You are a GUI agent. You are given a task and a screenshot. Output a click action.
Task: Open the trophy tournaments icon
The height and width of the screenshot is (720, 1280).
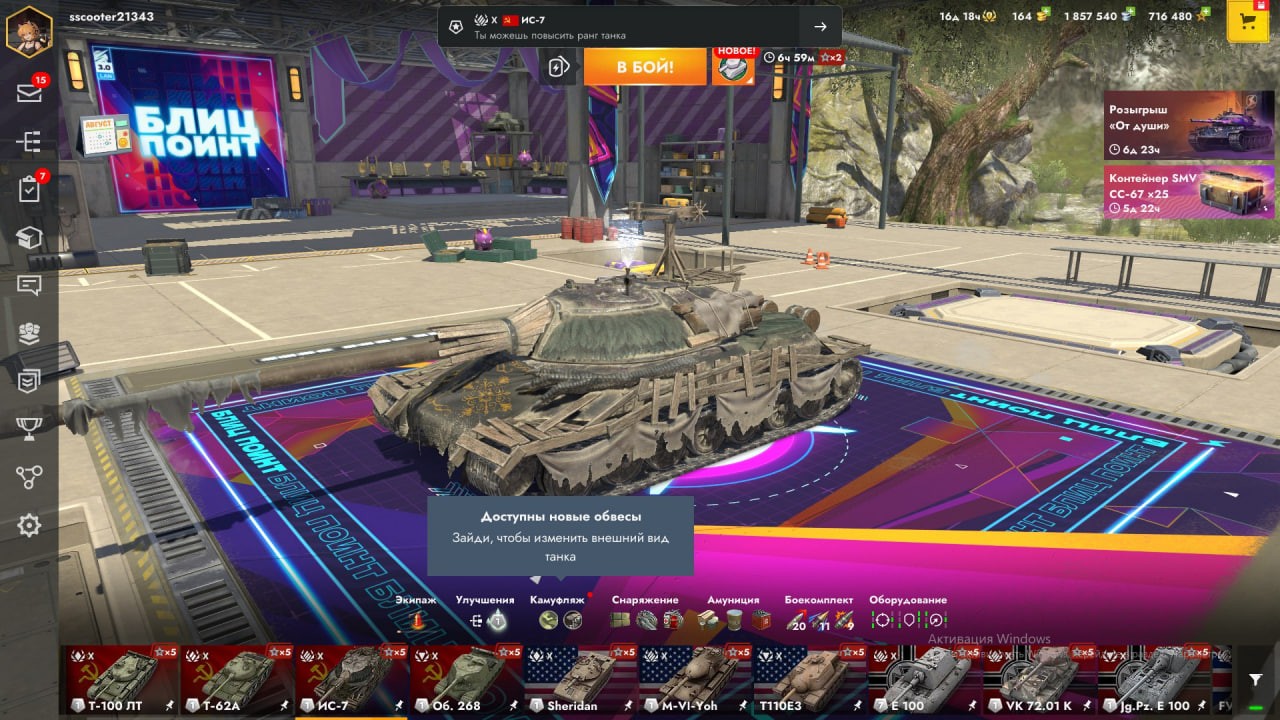29,429
